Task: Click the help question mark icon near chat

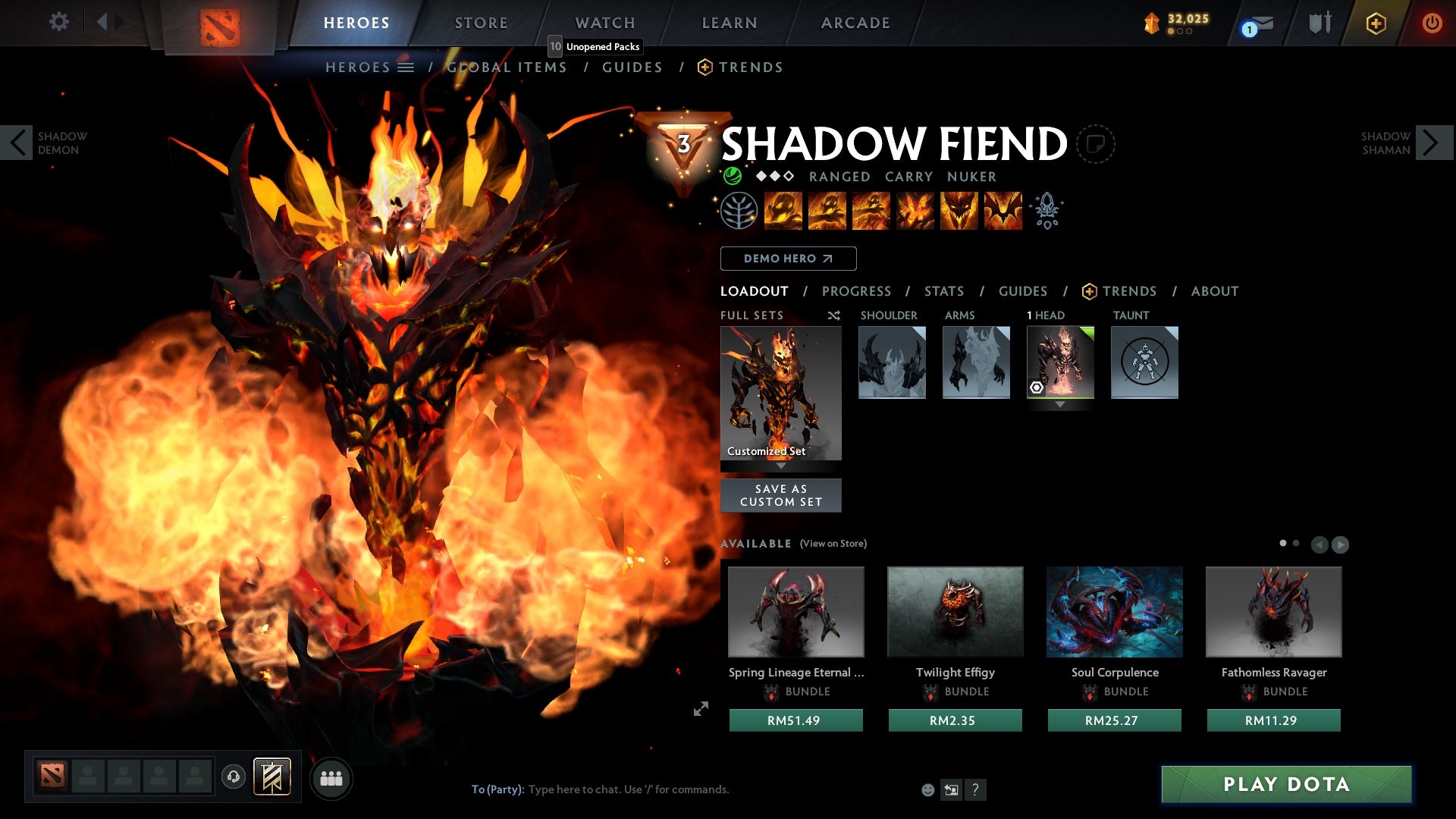Action: coord(975,789)
